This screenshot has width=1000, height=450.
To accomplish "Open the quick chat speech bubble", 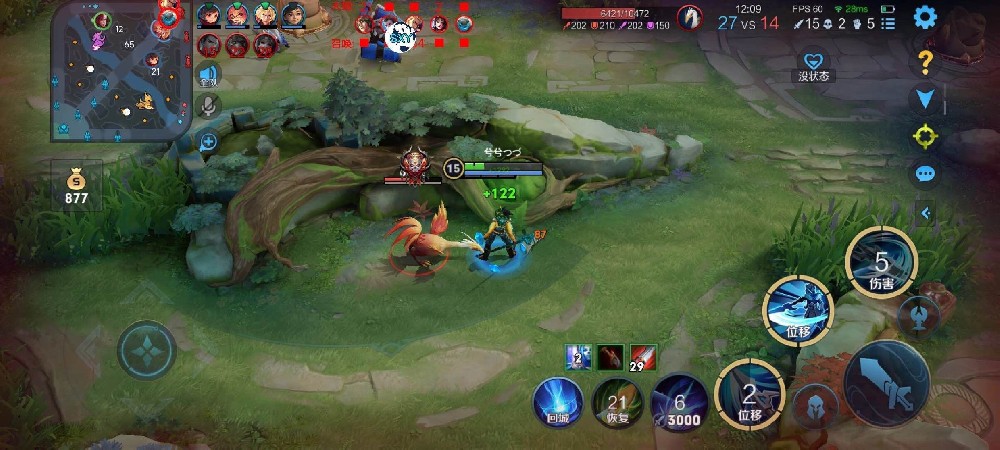I will pyautogui.click(x=925, y=173).
